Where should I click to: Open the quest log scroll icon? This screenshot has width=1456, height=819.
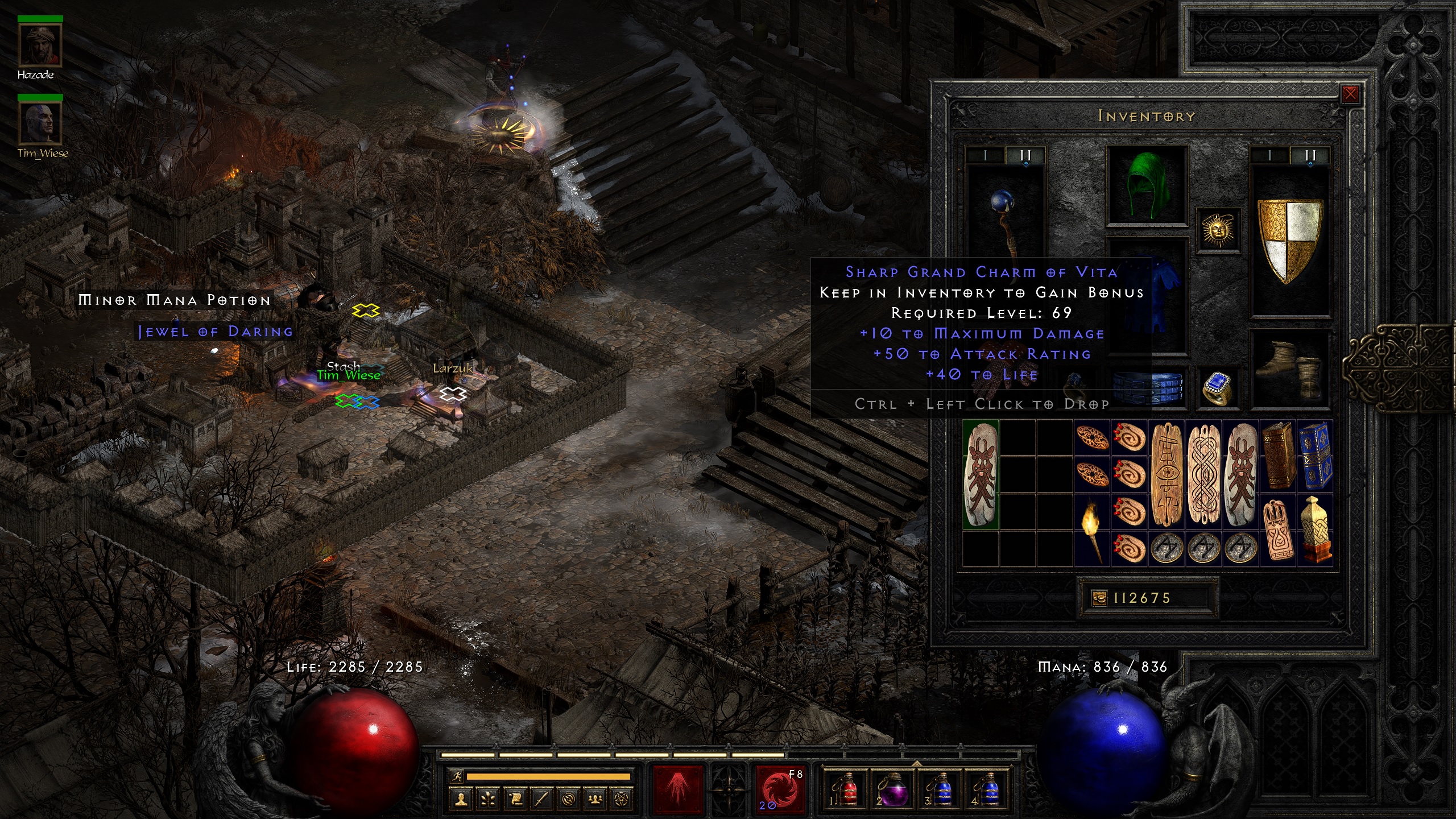(x=515, y=800)
